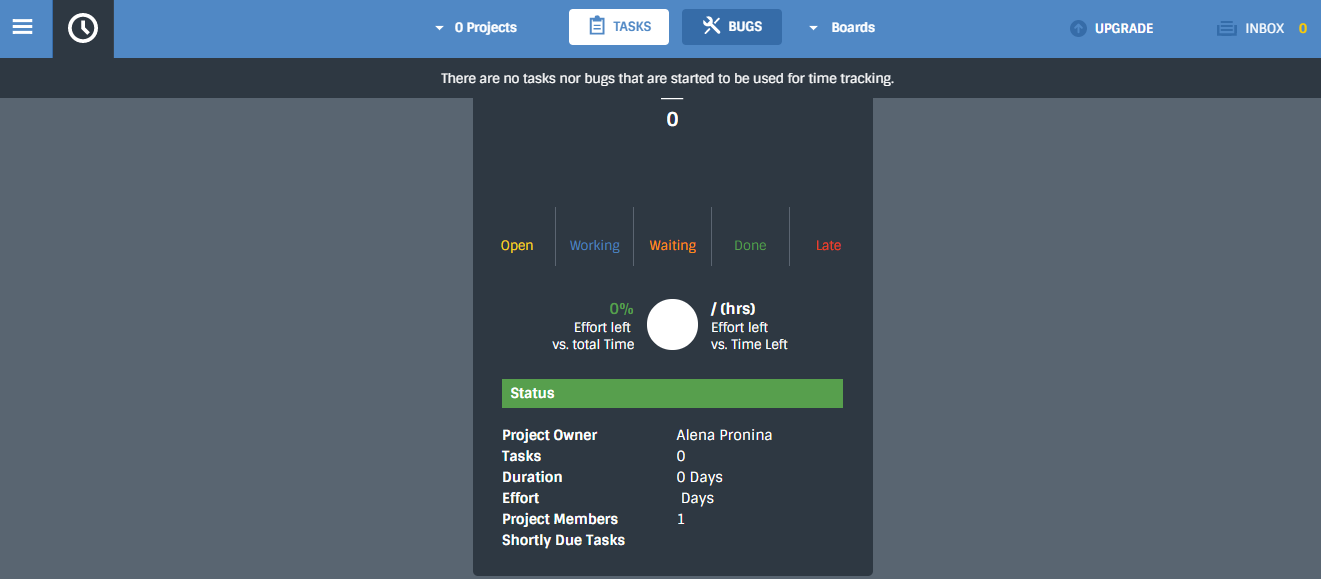The height and width of the screenshot is (579, 1321).
Task: Click the Upgrade button
Action: 1112,28
